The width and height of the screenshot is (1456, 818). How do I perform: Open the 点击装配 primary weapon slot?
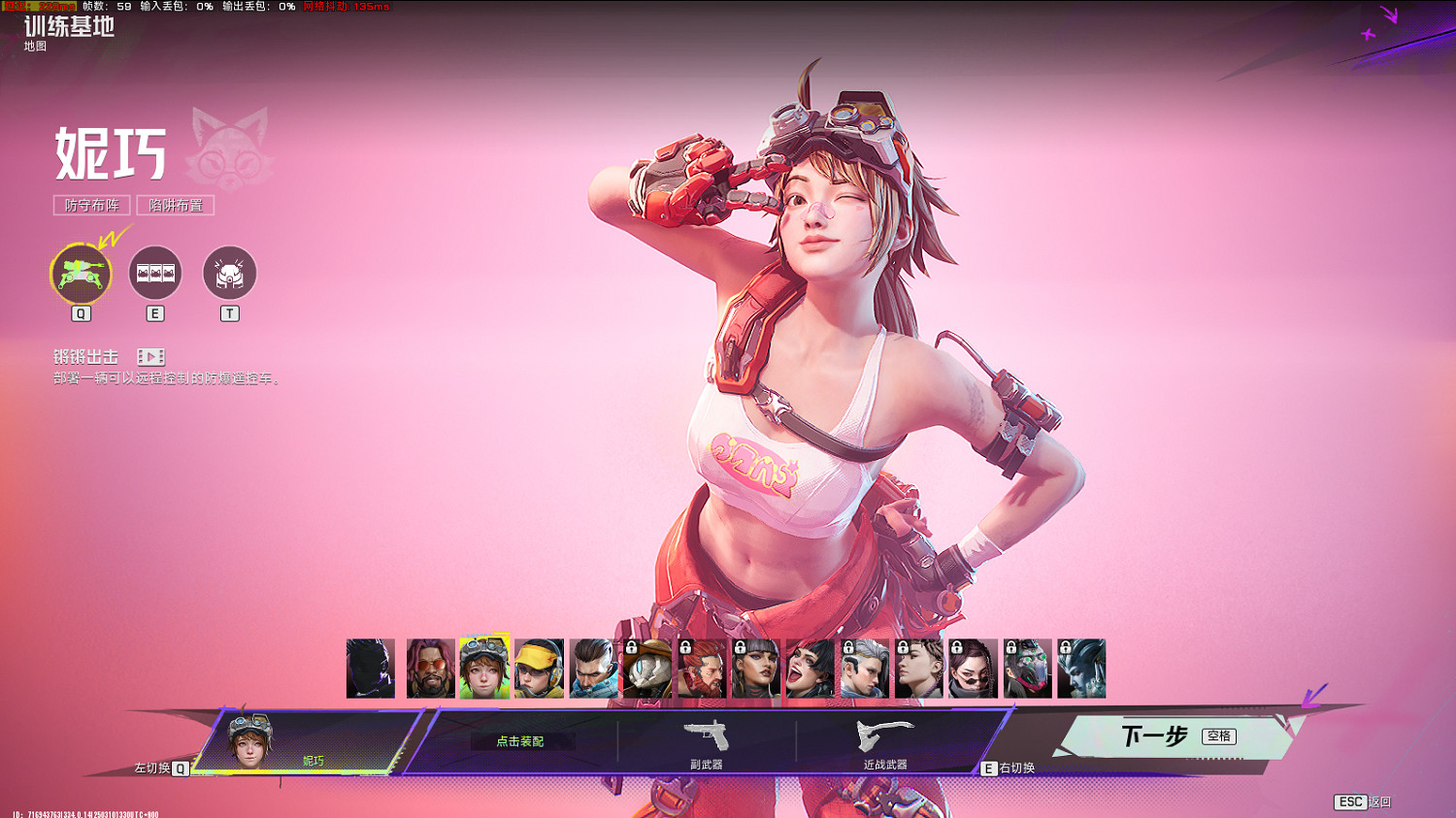pyautogui.click(x=520, y=741)
